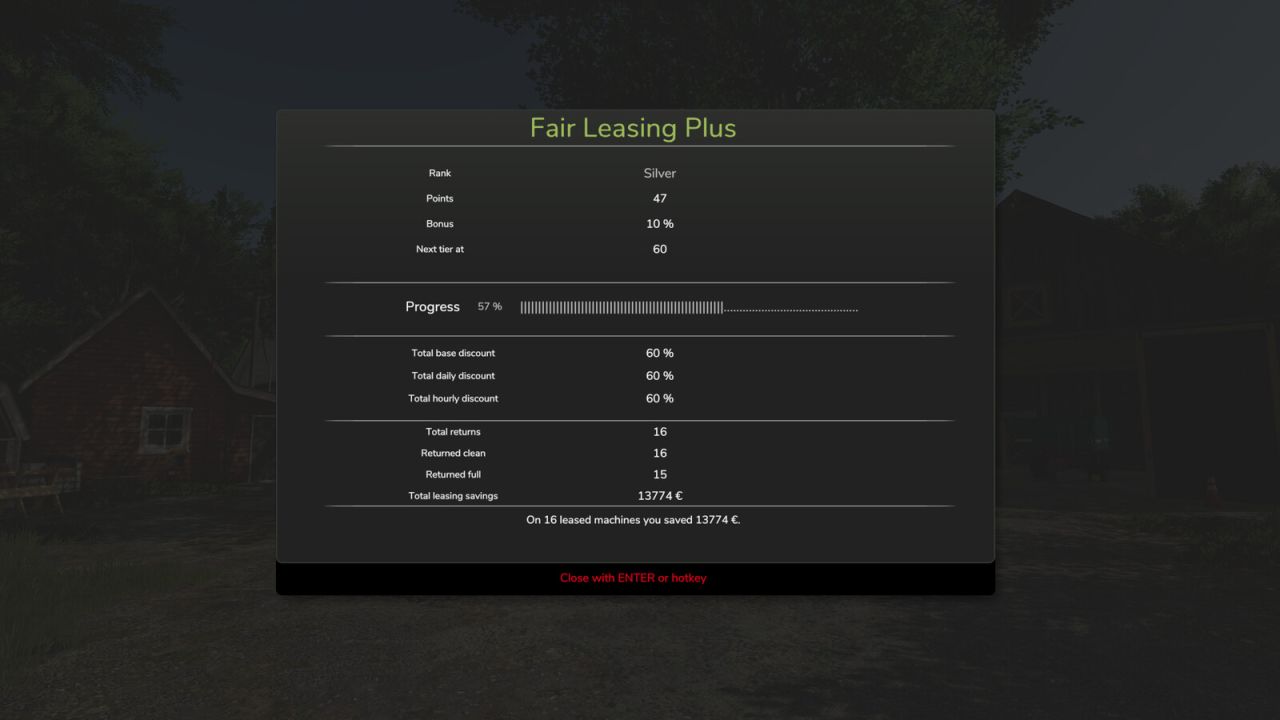The height and width of the screenshot is (720, 1280).
Task: Click the leased machines summary text
Action: coord(633,519)
